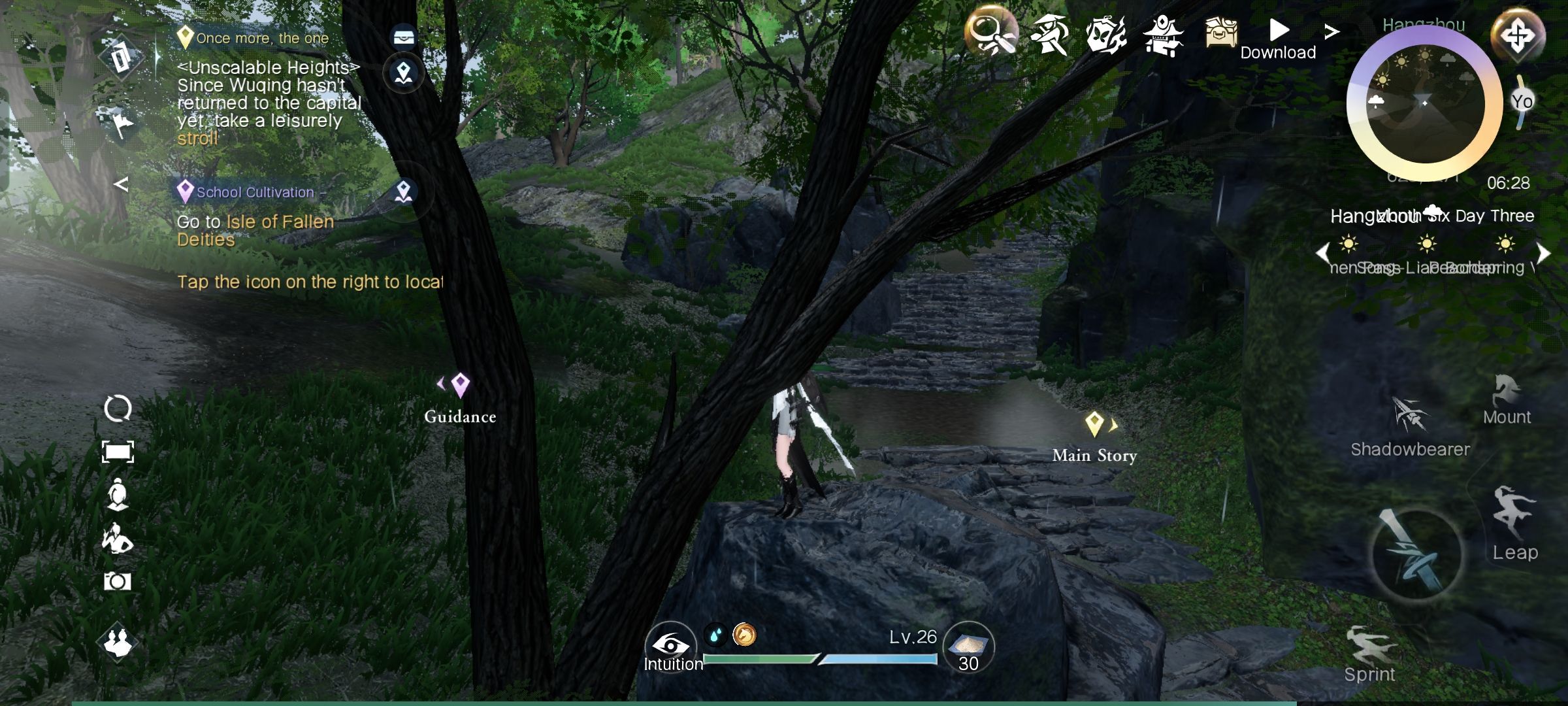Open the treasure chest icon in top bar
Image resolution: width=1568 pixels, height=706 pixels.
pyautogui.click(x=1220, y=31)
